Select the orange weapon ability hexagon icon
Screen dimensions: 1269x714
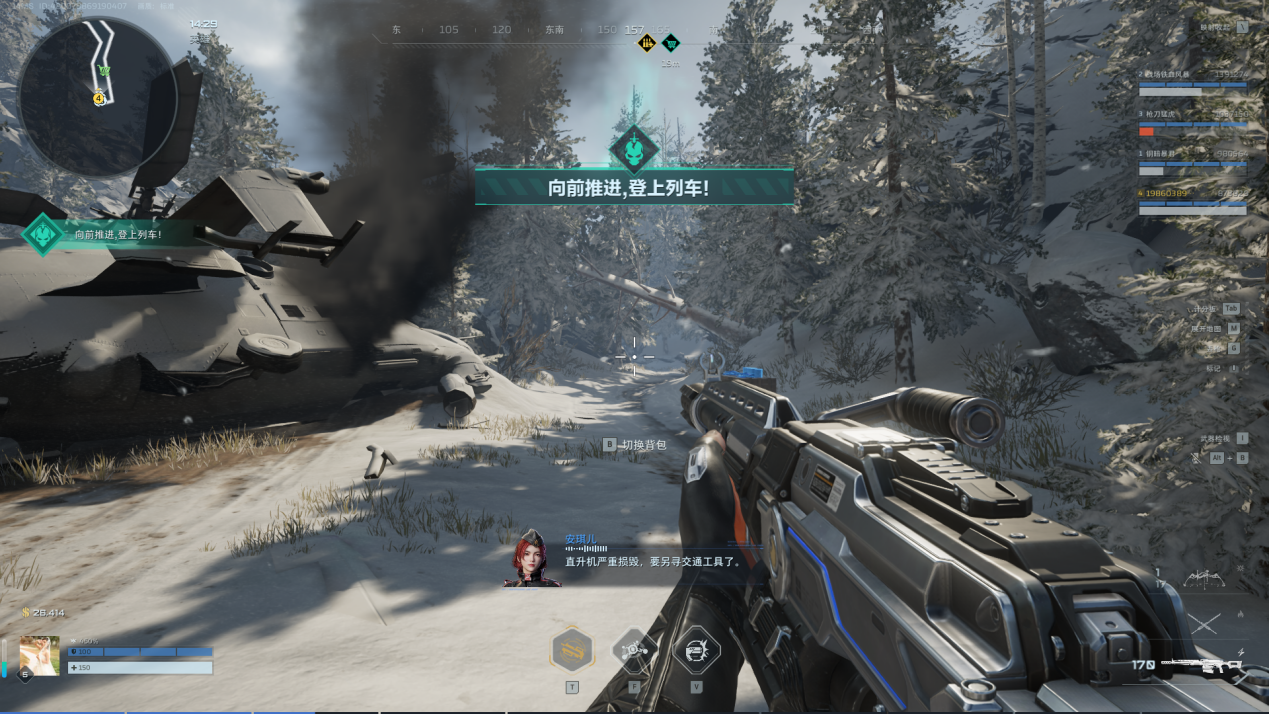pos(572,651)
